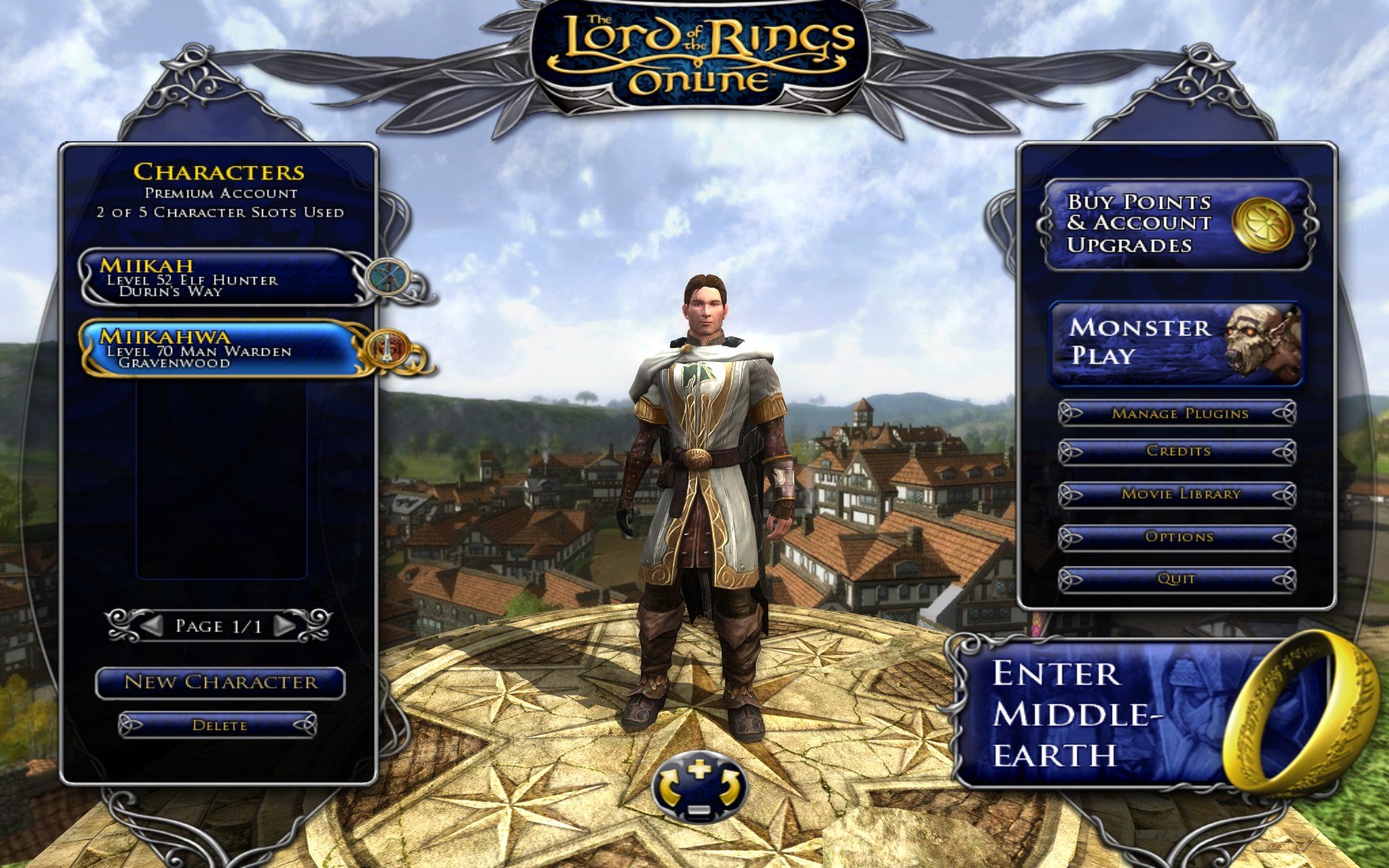The height and width of the screenshot is (868, 1389).
Task: Click the Lord of the Rings Online logo
Action: click(696, 51)
